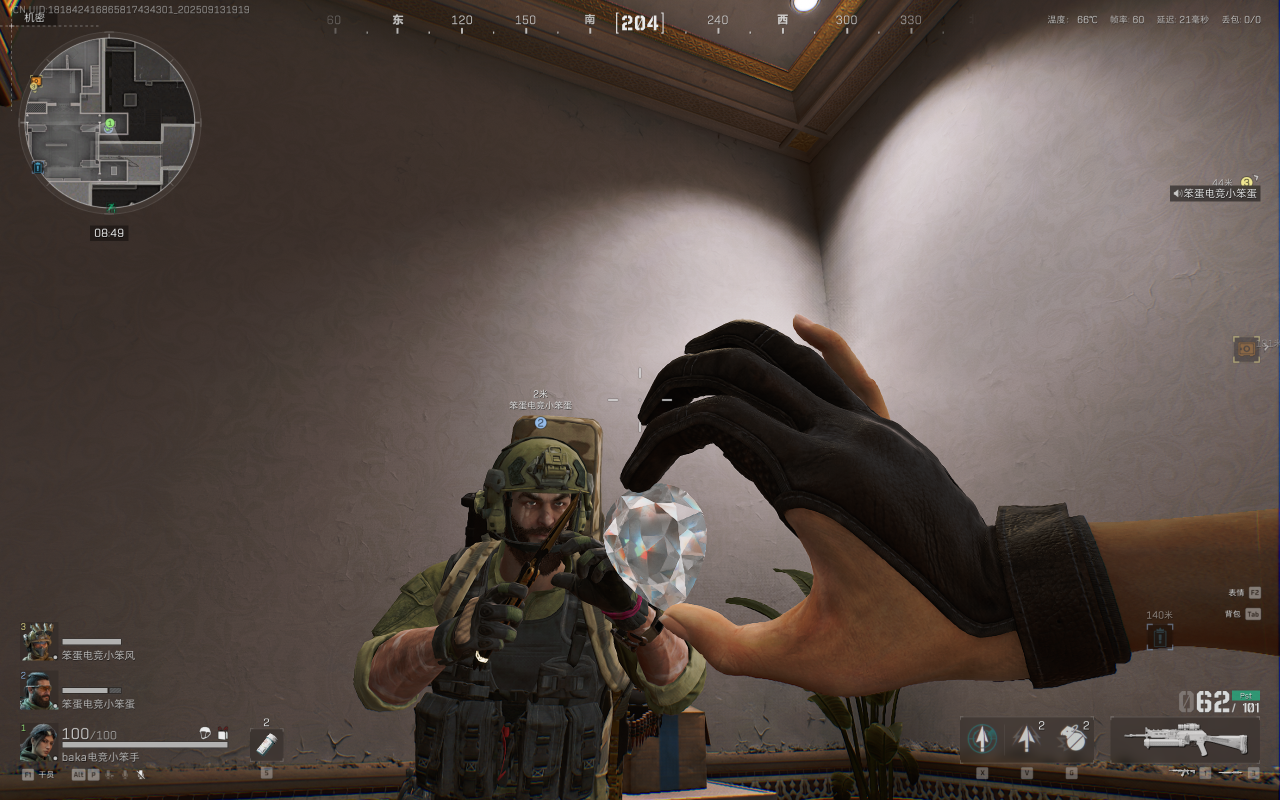1280x800 pixels.
Task: Click the helmet armor status icon
Action: [205, 734]
